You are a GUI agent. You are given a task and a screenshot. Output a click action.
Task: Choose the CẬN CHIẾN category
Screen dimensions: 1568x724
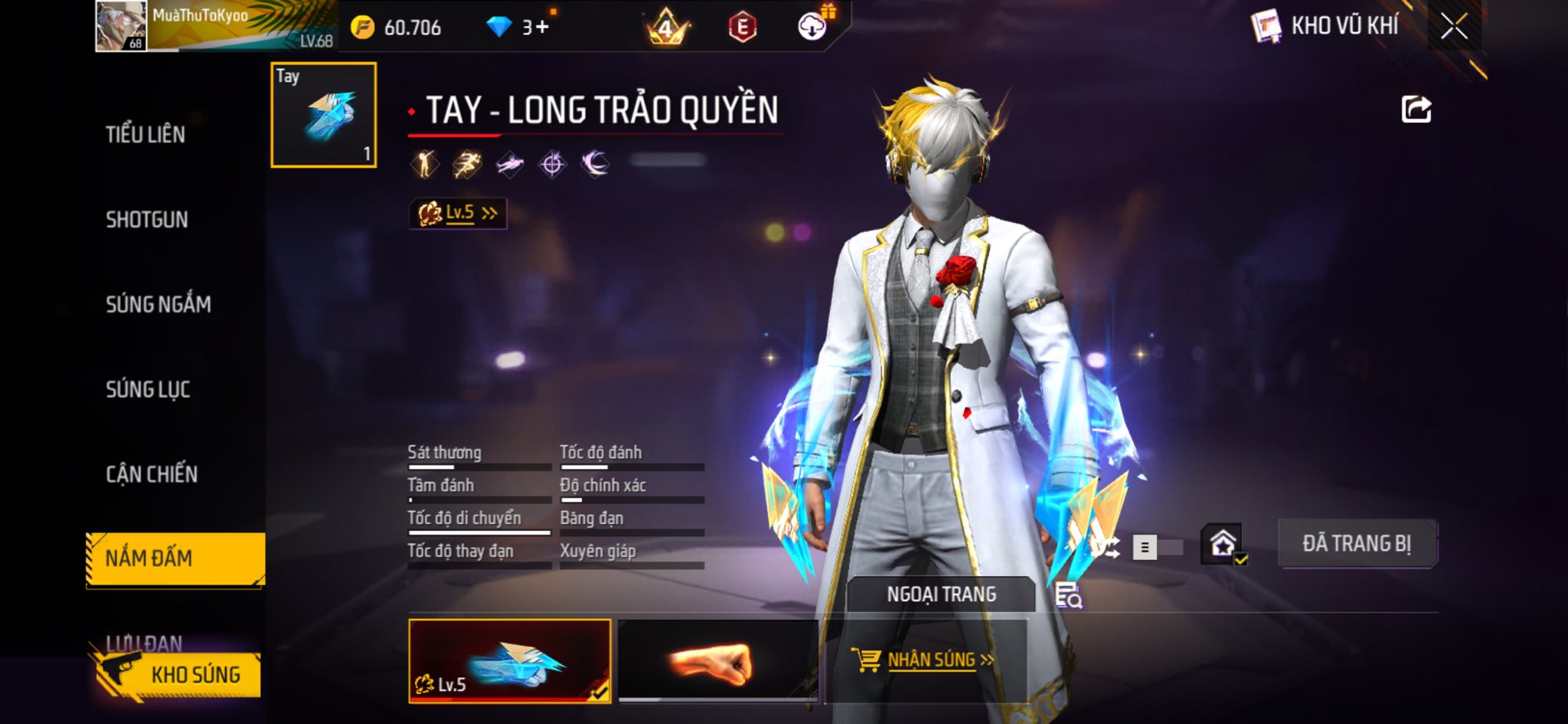click(x=152, y=475)
